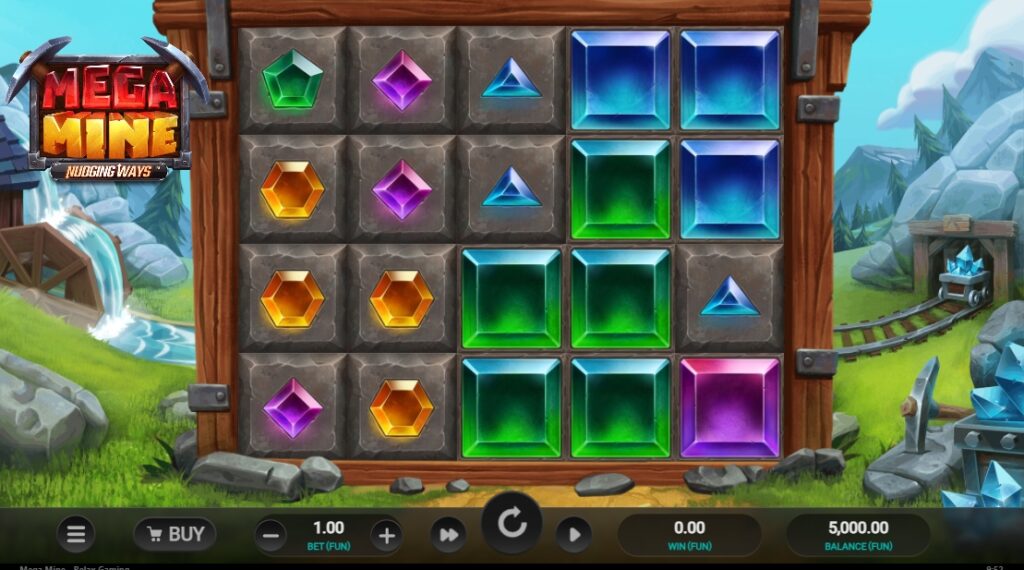Screen dimensions: 1024x570
Task: Increase the bet with the plus button
Action: (387, 535)
